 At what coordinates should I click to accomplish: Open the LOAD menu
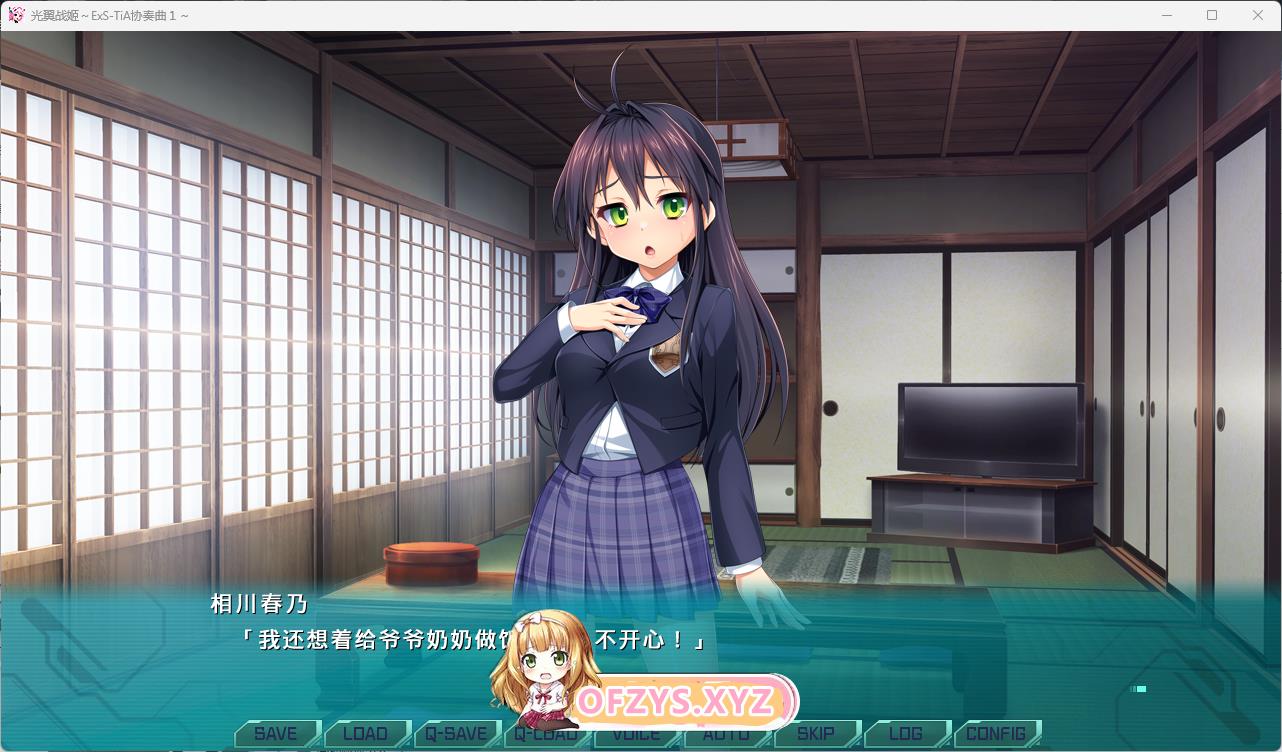365,734
